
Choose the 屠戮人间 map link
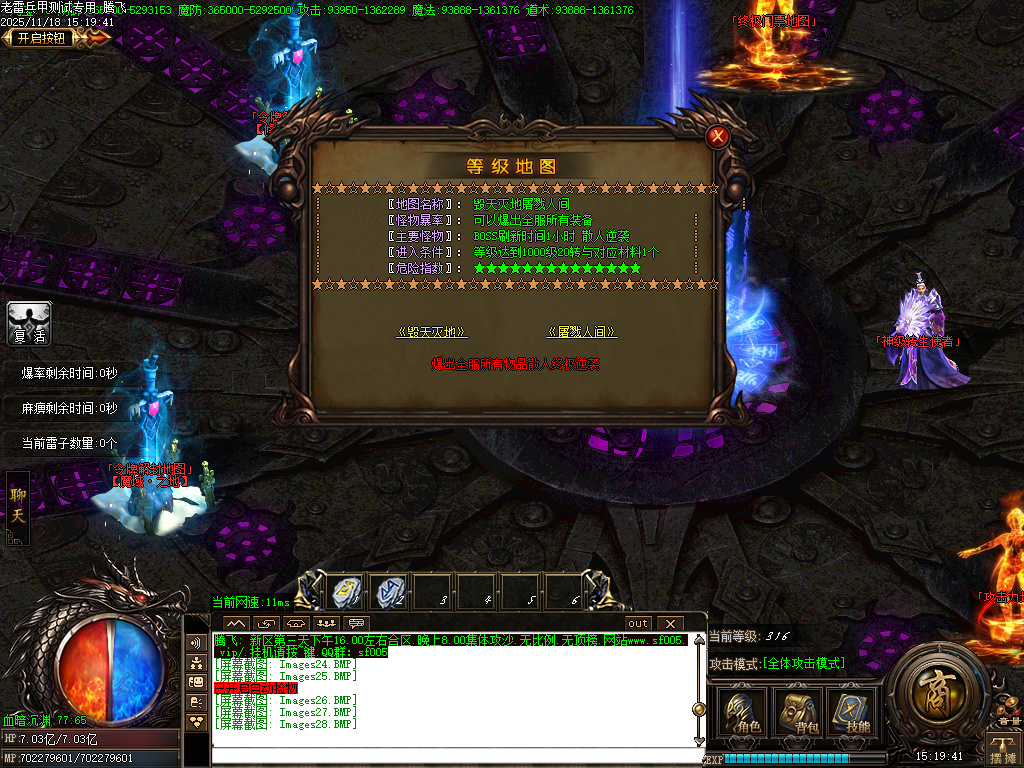pyautogui.click(x=581, y=332)
